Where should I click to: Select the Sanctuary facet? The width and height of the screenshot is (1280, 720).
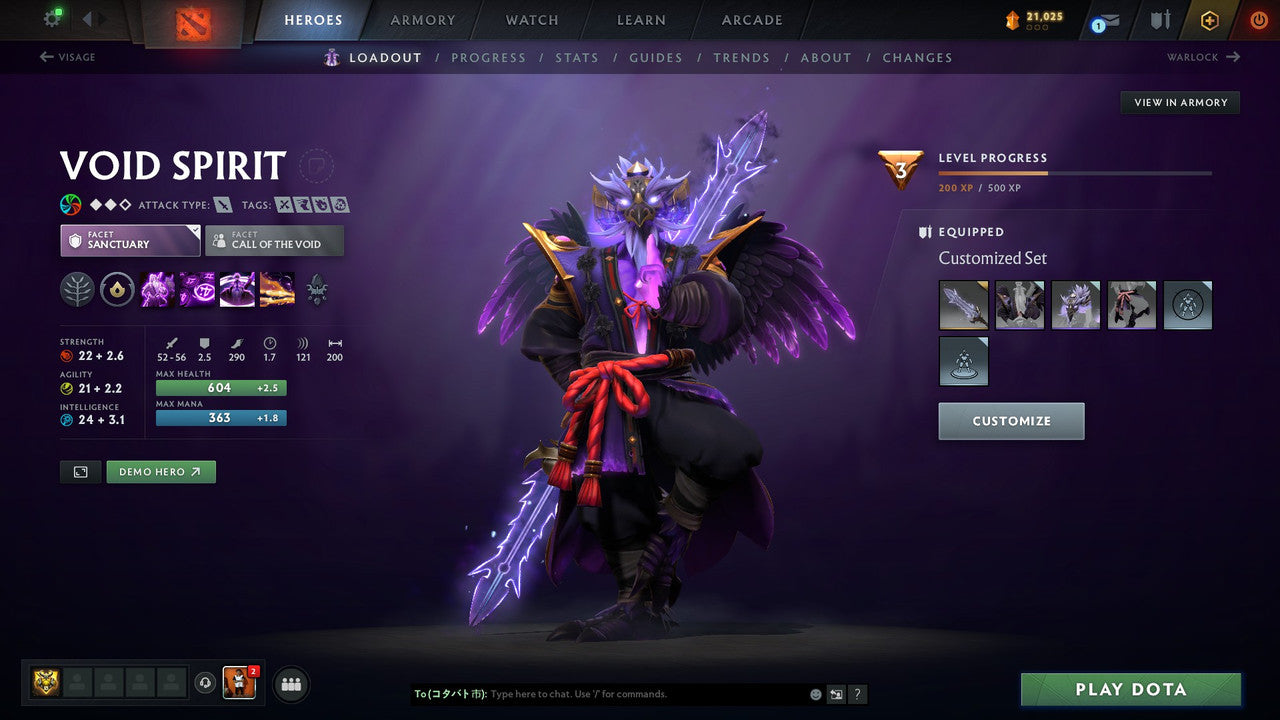(130, 240)
